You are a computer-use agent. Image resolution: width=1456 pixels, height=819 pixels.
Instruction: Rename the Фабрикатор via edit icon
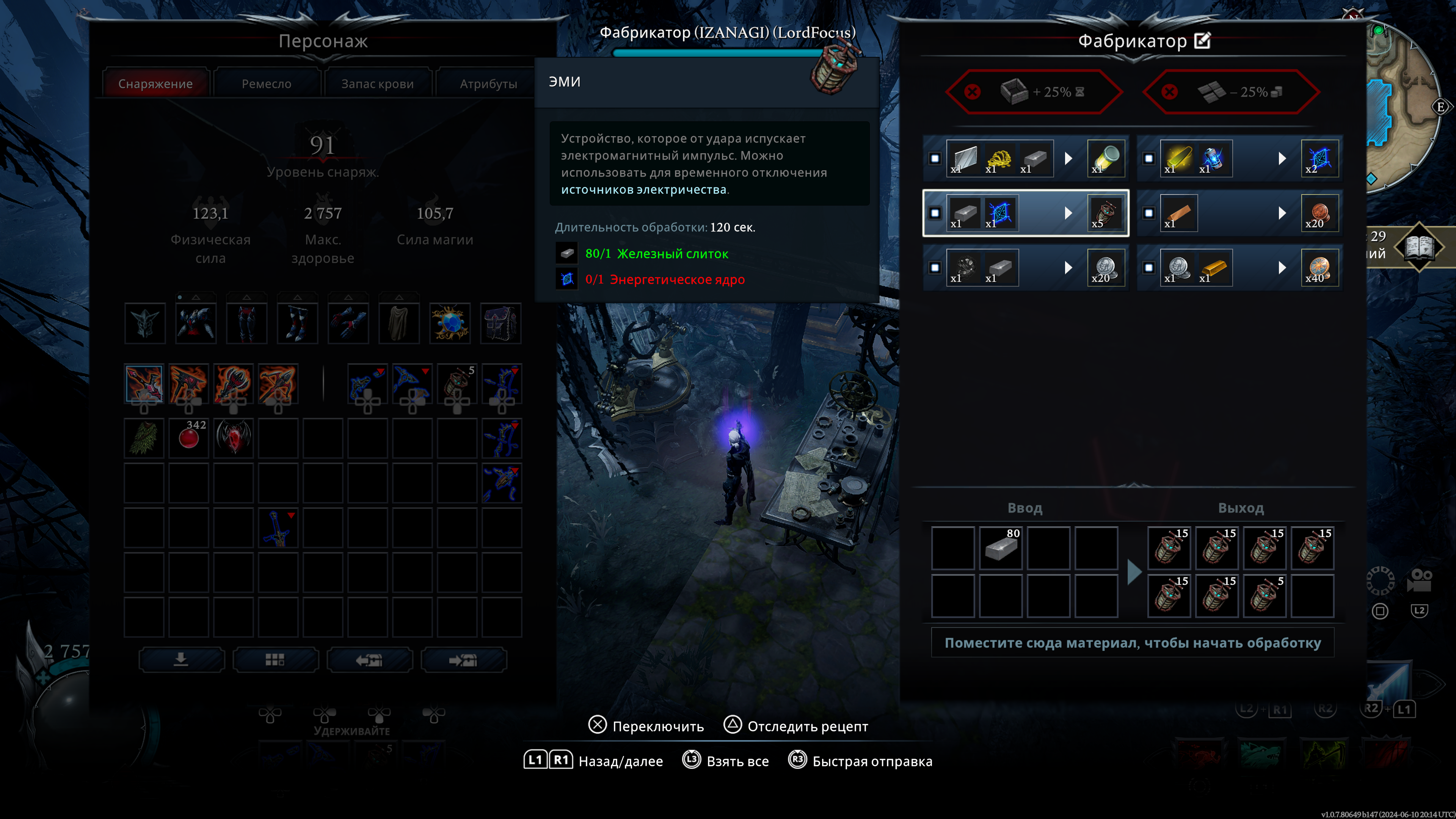pos(1203,41)
